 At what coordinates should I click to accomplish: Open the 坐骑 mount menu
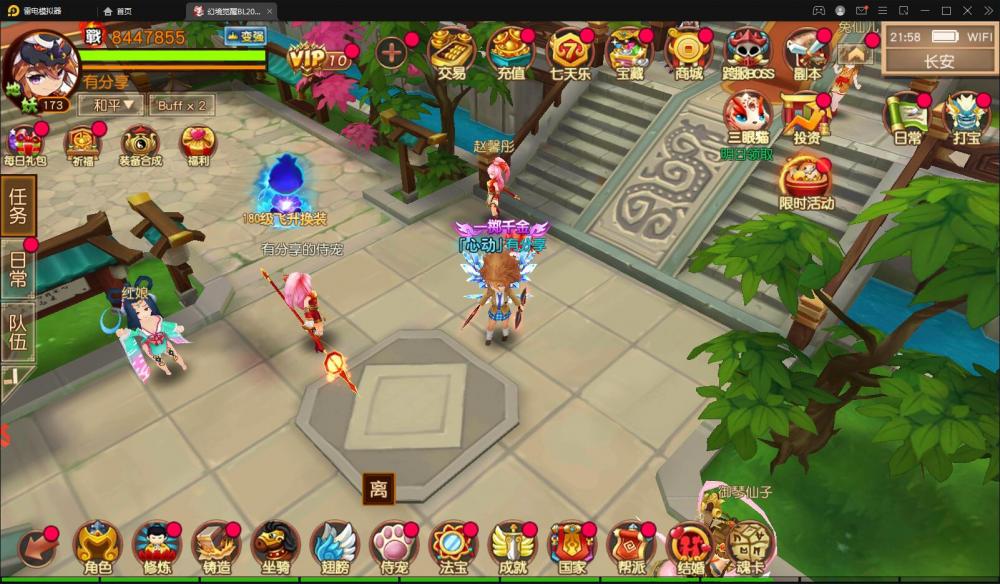pyautogui.click(x=275, y=548)
